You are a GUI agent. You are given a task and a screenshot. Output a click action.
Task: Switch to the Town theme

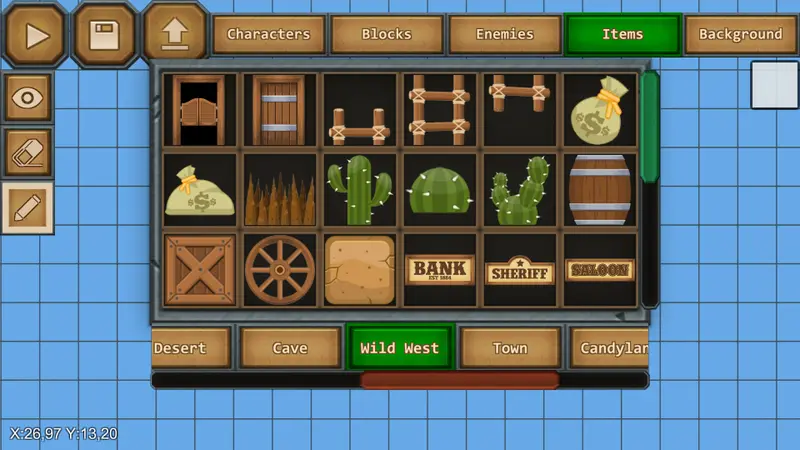click(x=509, y=348)
